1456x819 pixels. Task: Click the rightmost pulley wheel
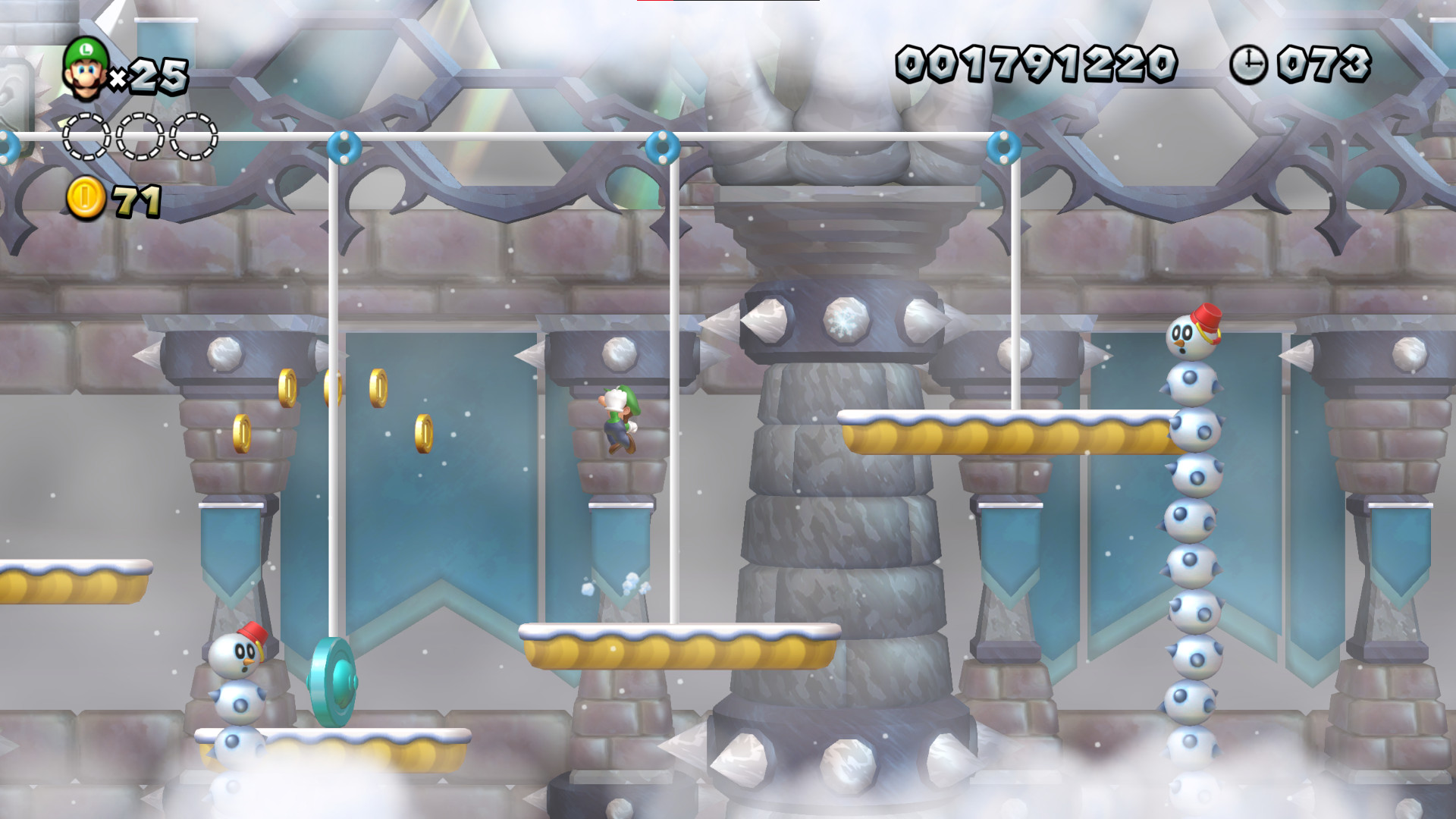click(1003, 146)
